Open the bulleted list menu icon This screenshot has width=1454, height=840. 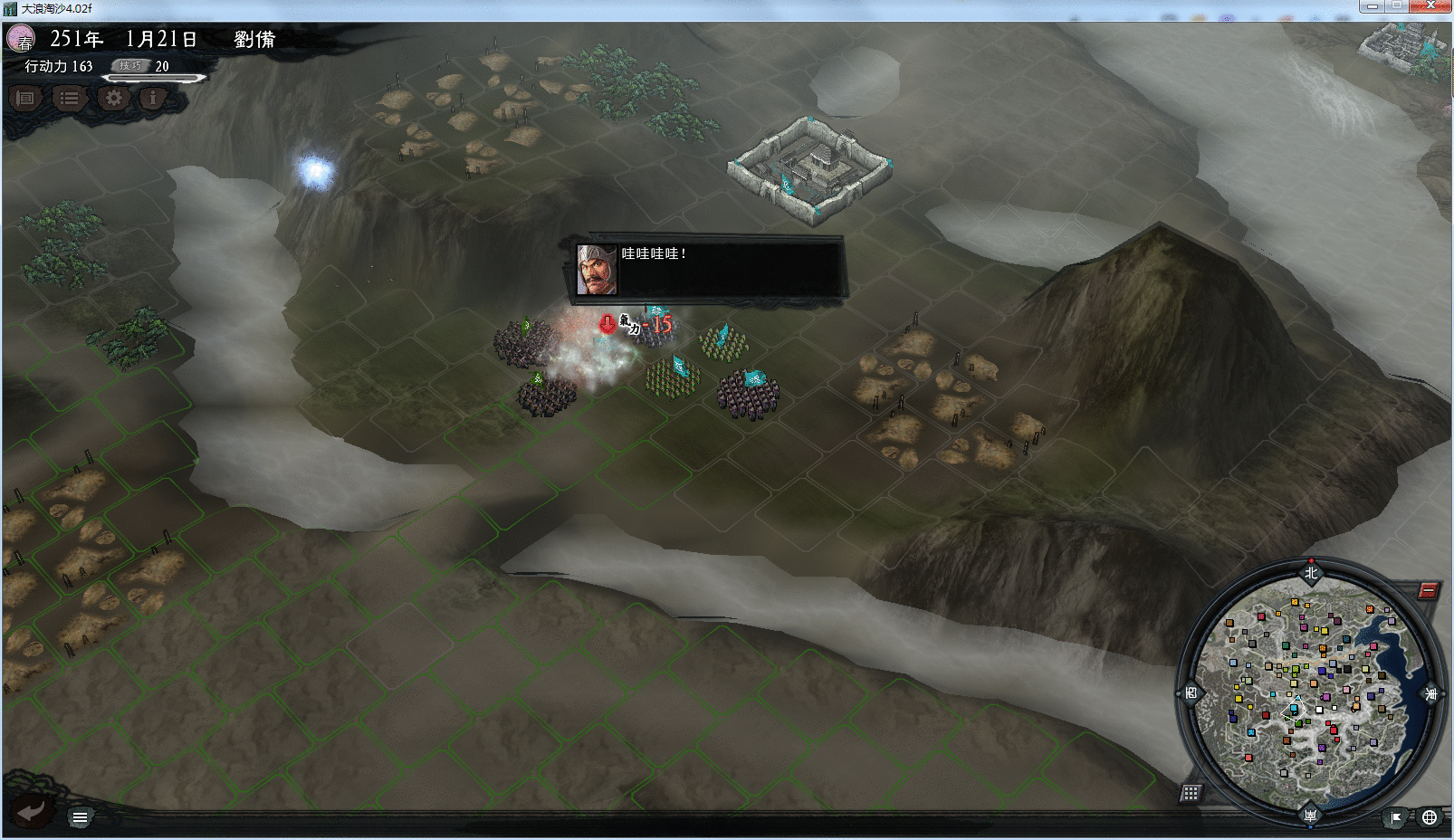point(69,98)
